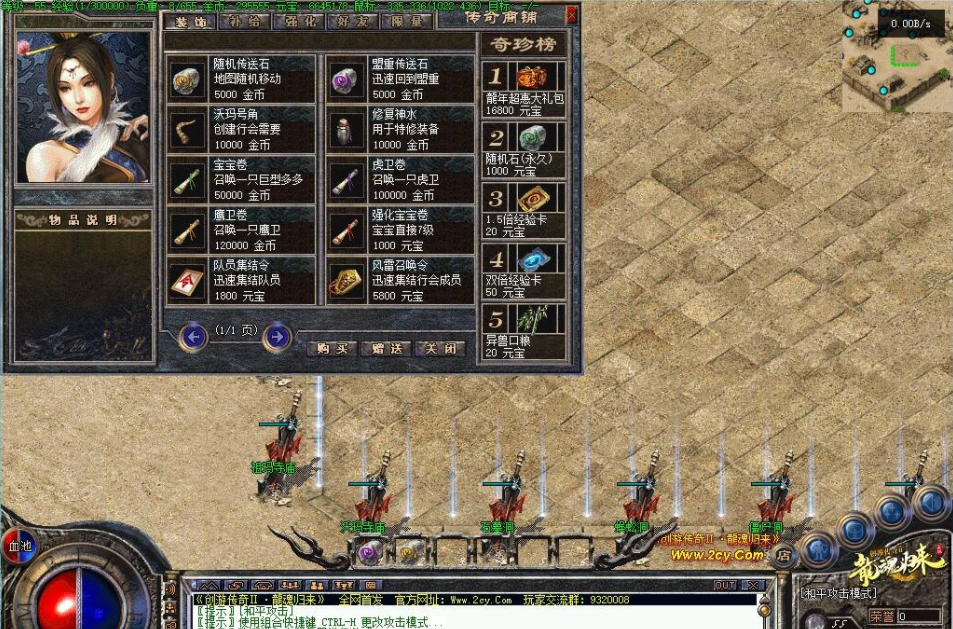
Task: Close the shop with the red X
Action: tap(571, 15)
